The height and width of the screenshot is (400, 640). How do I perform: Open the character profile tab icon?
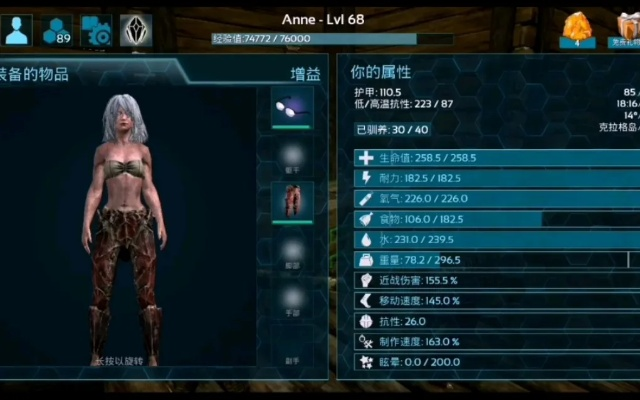17,30
